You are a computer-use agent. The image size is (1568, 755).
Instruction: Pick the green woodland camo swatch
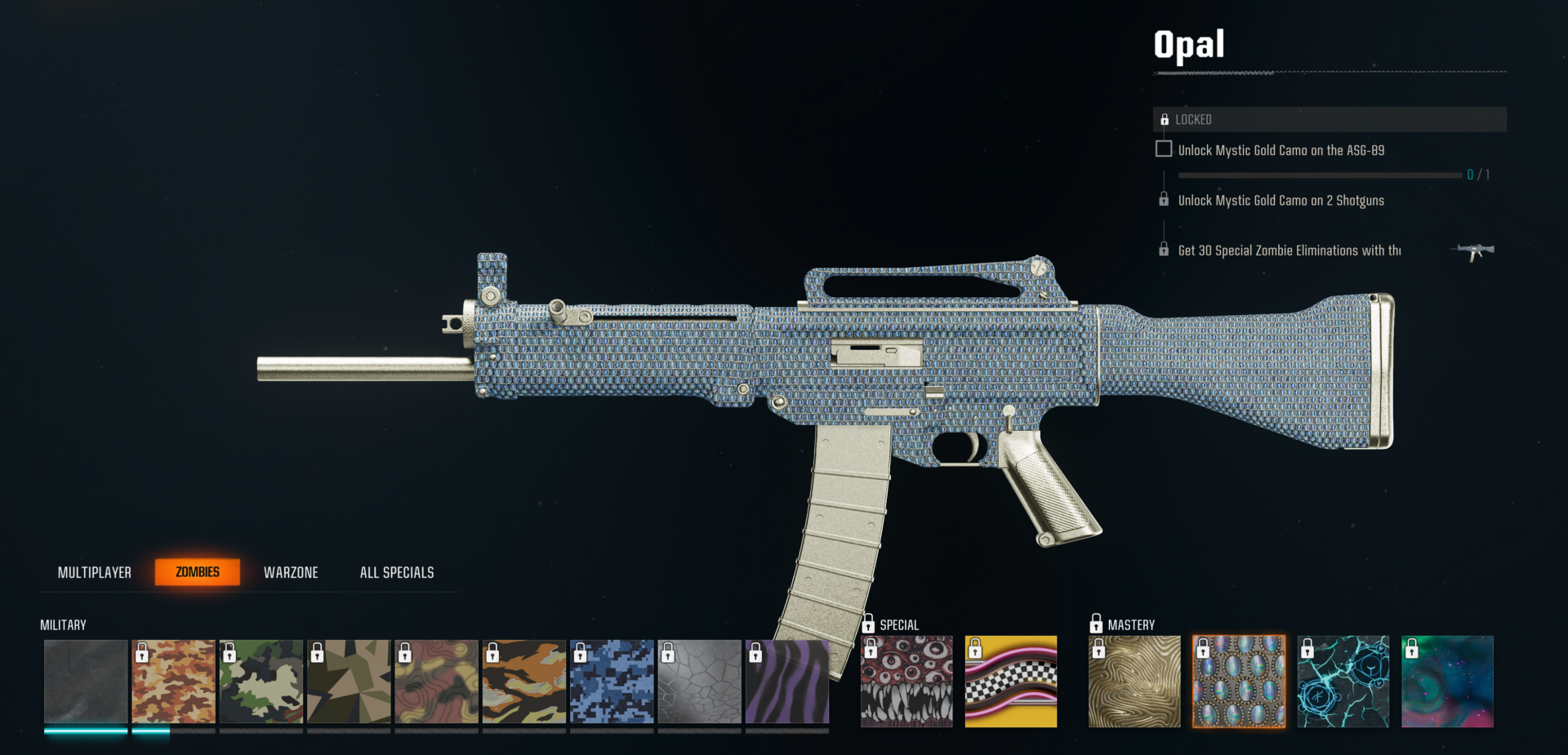click(261, 682)
